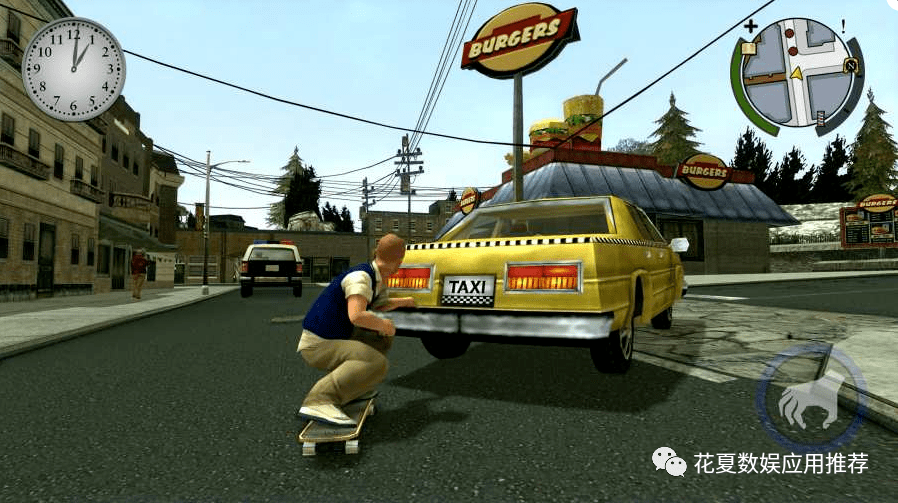Viewport: 898px width, 503px height.
Task: Select the tan square marker on minimap
Action: (750, 47)
